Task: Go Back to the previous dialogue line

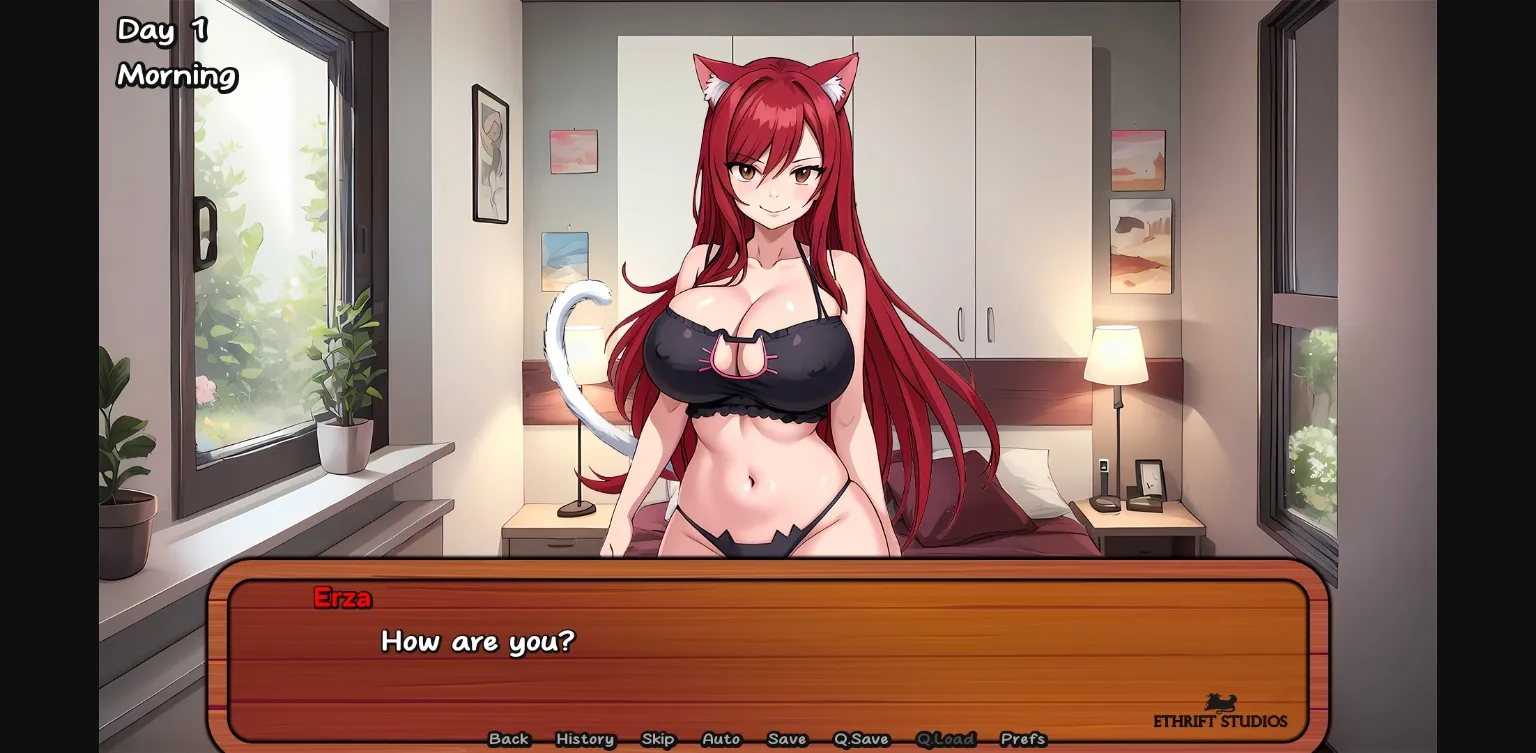Action: pyautogui.click(x=509, y=739)
